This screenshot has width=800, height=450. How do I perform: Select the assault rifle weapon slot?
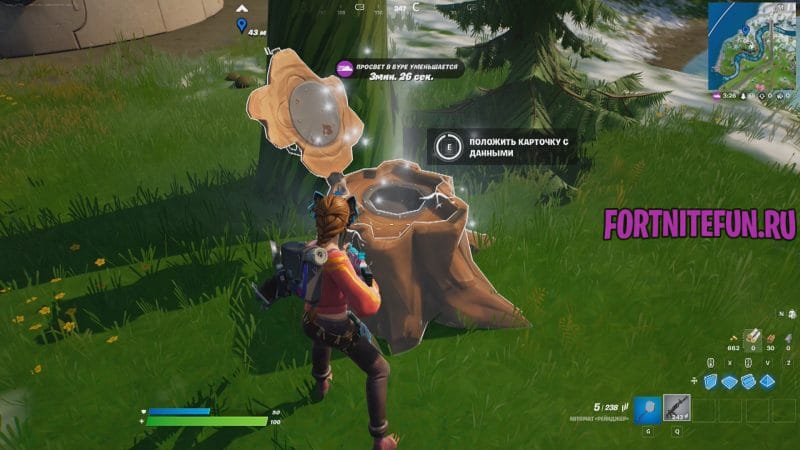pos(679,406)
